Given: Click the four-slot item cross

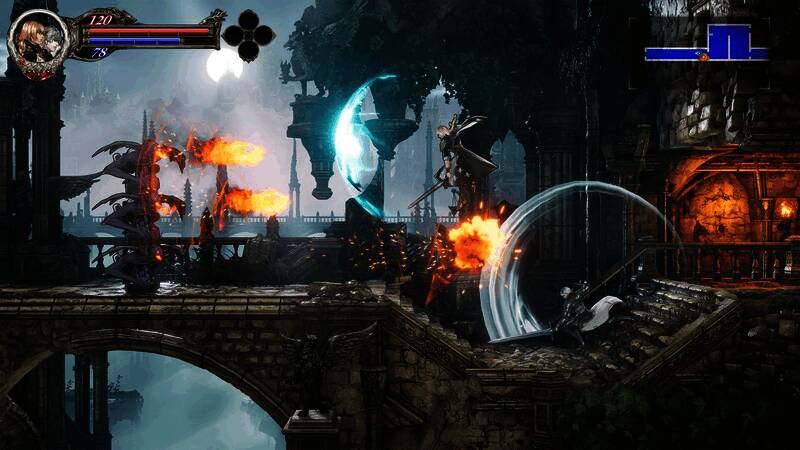Looking at the screenshot, I should 247,36.
